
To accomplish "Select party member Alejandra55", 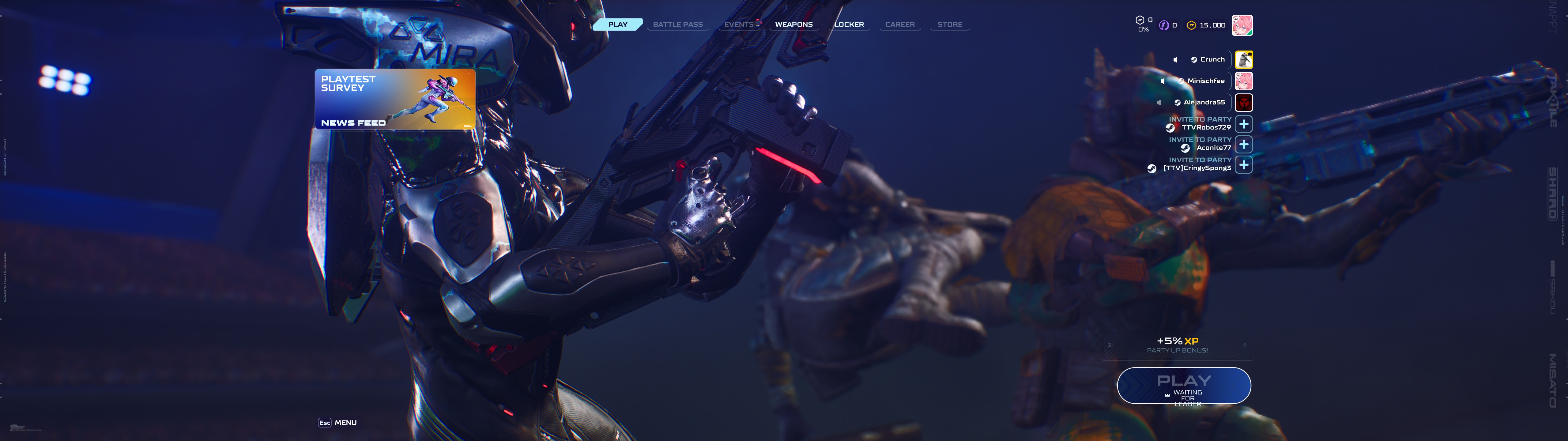I will coord(1244,102).
